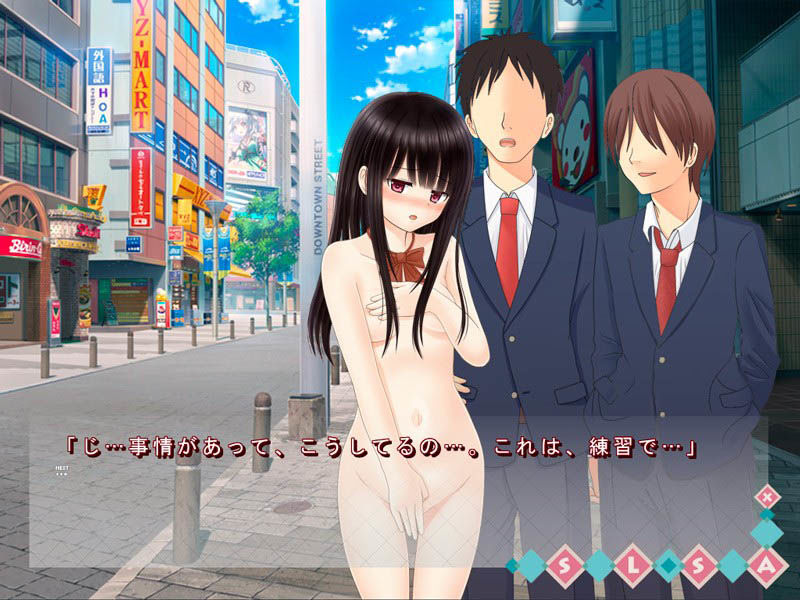The height and width of the screenshot is (600, 800).
Task: Click the small NEXT indicator in the text box
Action: click(62, 468)
